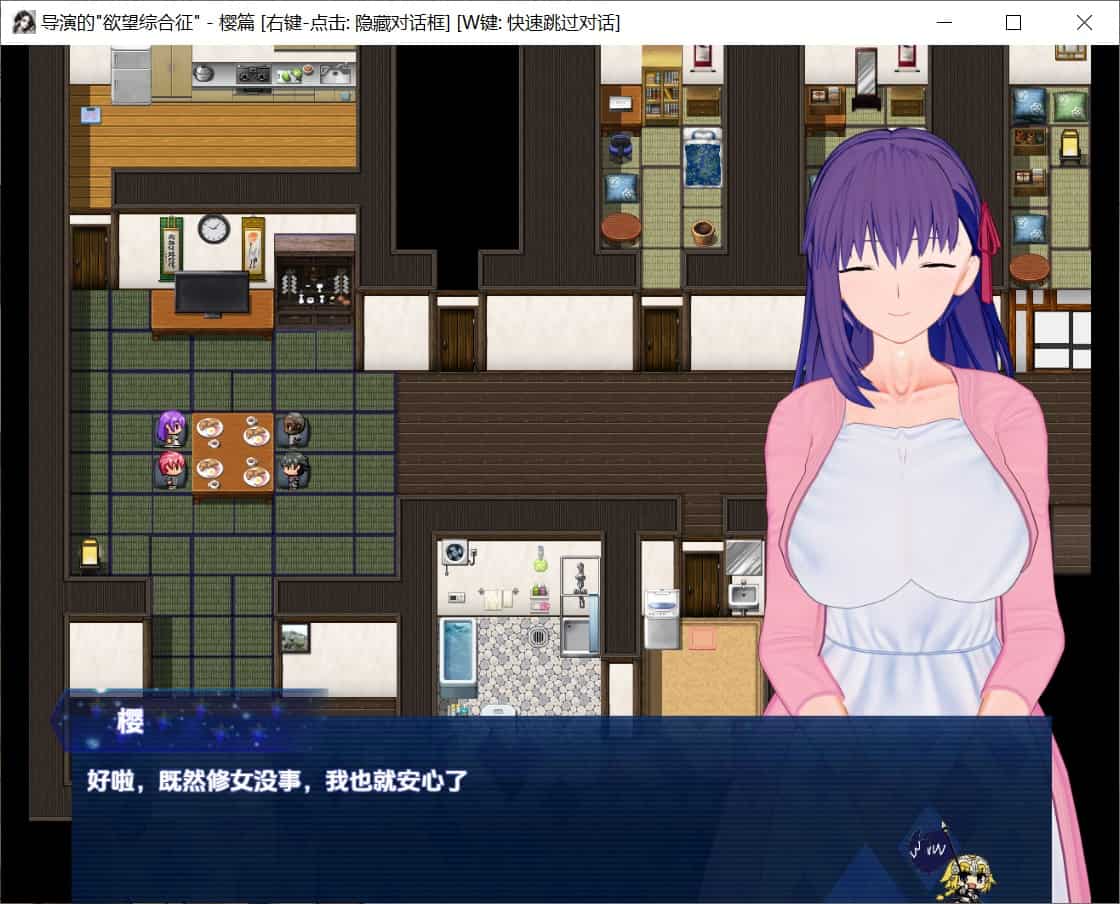Viewport: 1120px width, 904px height.
Task: Advance Sakura's dialogue message box
Action: [x=560, y=808]
